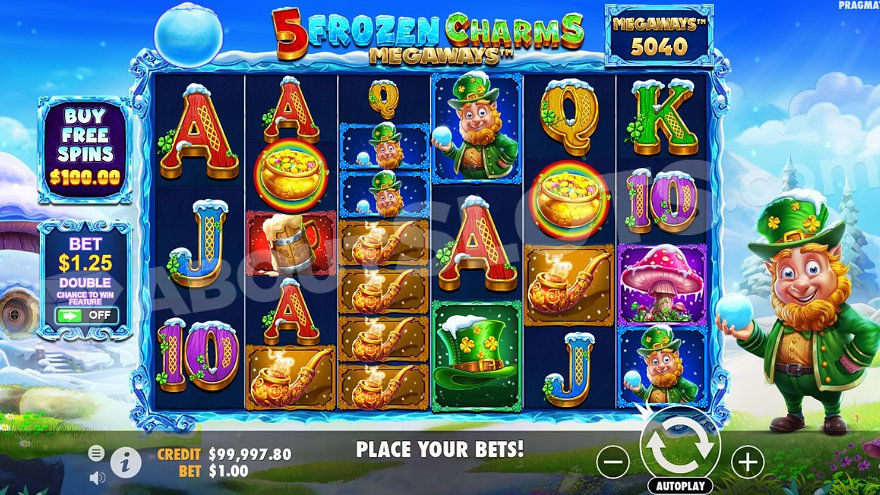Increase the bet with the plus button
The width and height of the screenshot is (880, 495).
pyautogui.click(x=747, y=461)
